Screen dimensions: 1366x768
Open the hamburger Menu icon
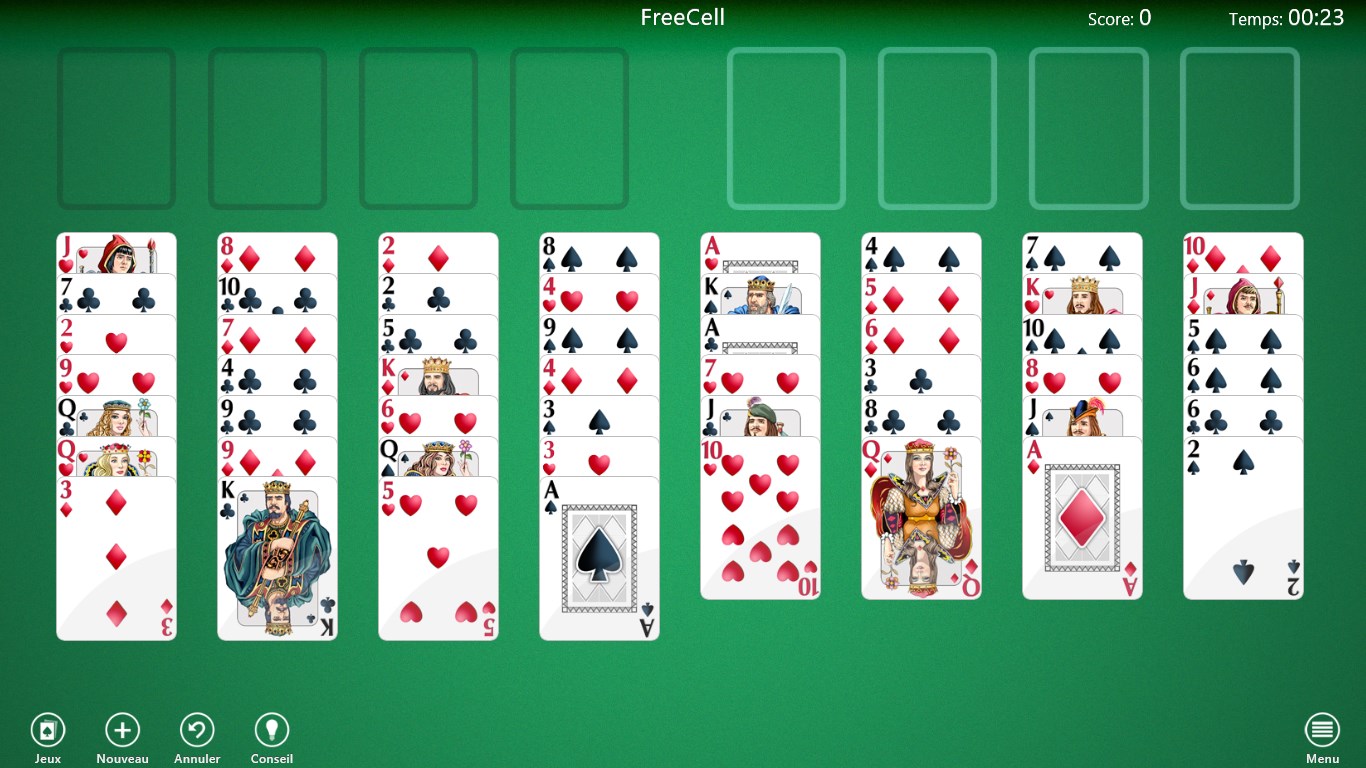tap(1322, 729)
